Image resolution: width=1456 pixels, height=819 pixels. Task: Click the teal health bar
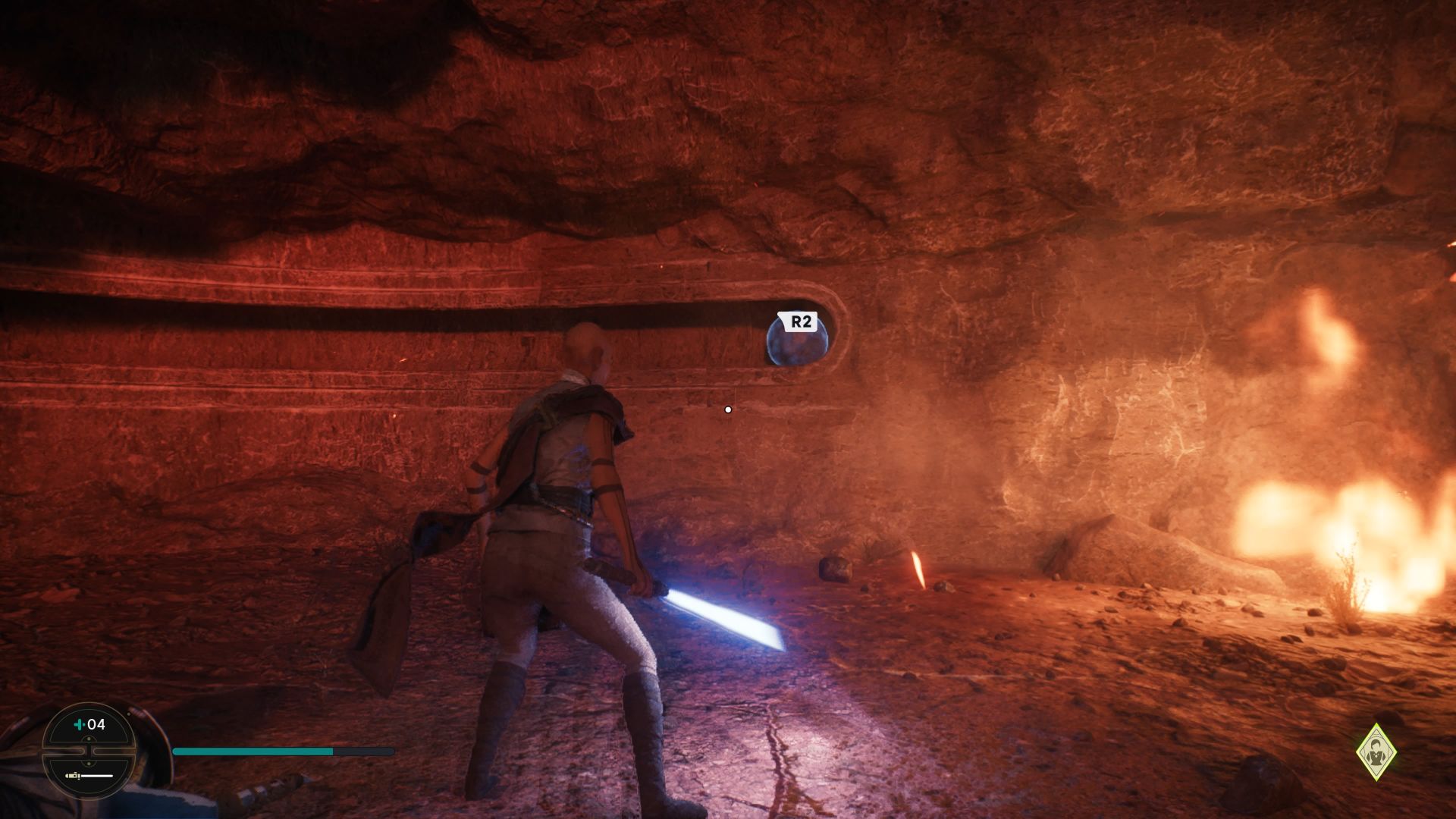coord(250,752)
